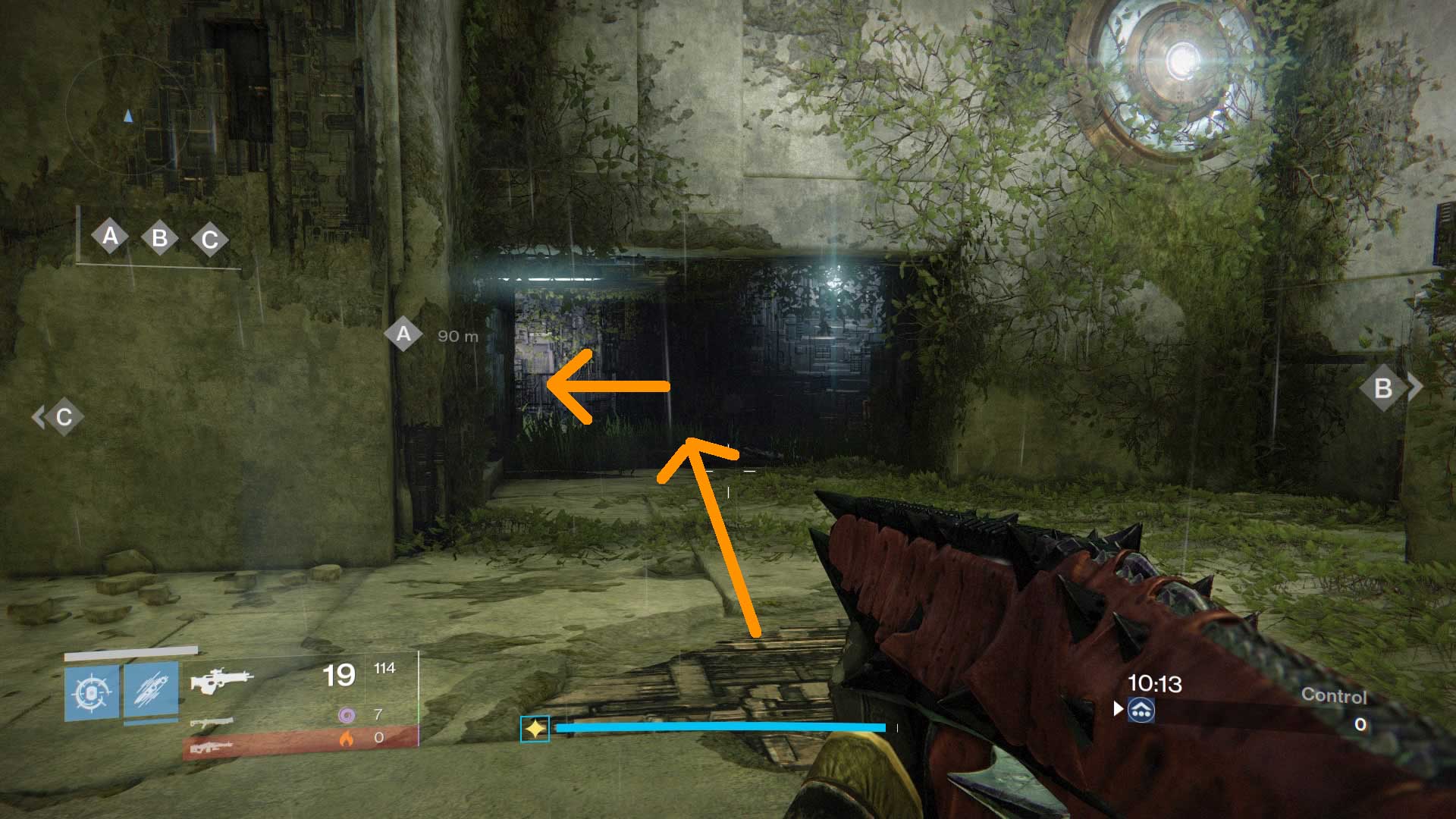Select the fireteam emblem beside the match timer
Image resolution: width=1456 pixels, height=819 pixels.
coord(1141,709)
